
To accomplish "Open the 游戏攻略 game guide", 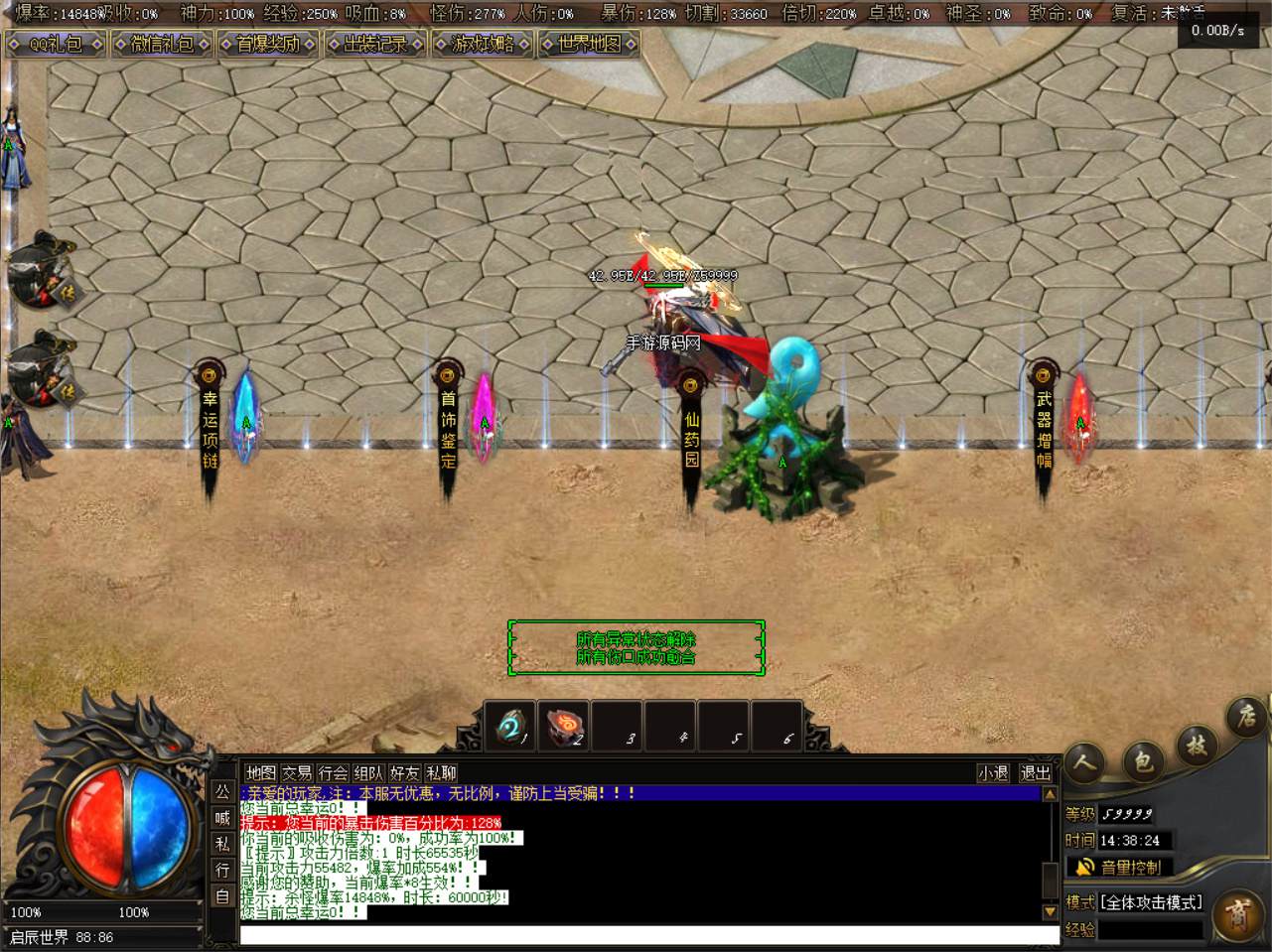I will pos(482,44).
